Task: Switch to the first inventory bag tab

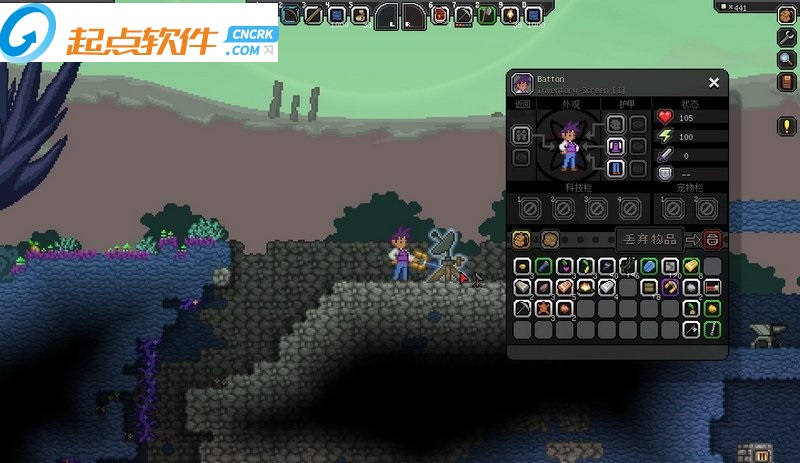Action: [x=521, y=239]
